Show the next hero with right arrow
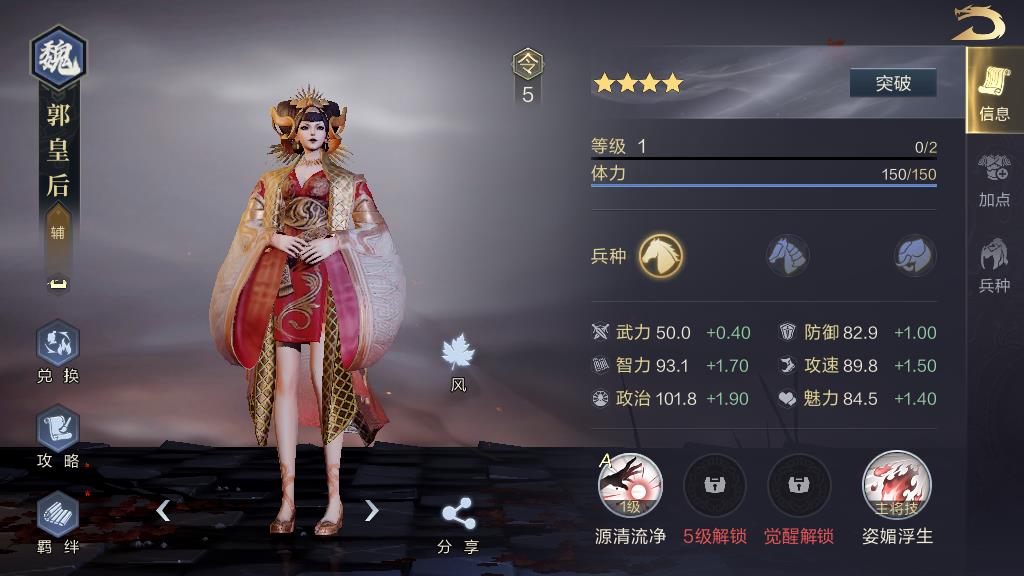The width and height of the screenshot is (1024, 576). (372, 511)
